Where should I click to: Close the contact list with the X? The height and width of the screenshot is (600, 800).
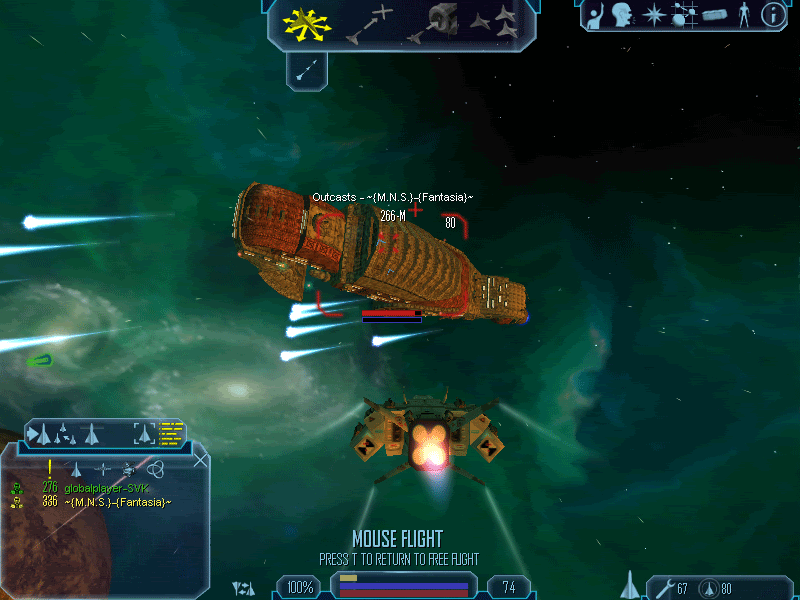pyautogui.click(x=200, y=460)
